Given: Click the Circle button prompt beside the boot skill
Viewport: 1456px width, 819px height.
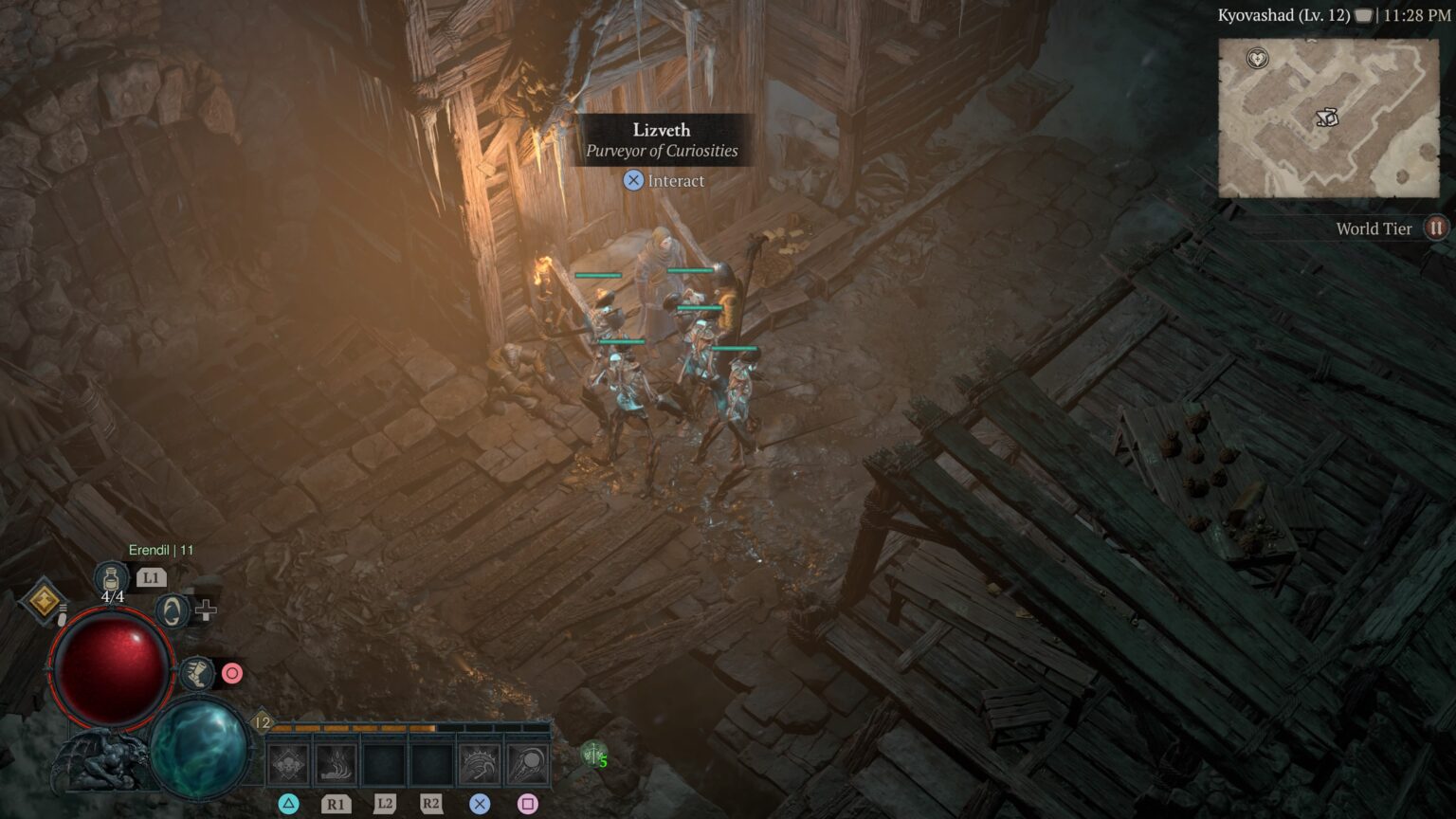Looking at the screenshot, I should (x=231, y=673).
